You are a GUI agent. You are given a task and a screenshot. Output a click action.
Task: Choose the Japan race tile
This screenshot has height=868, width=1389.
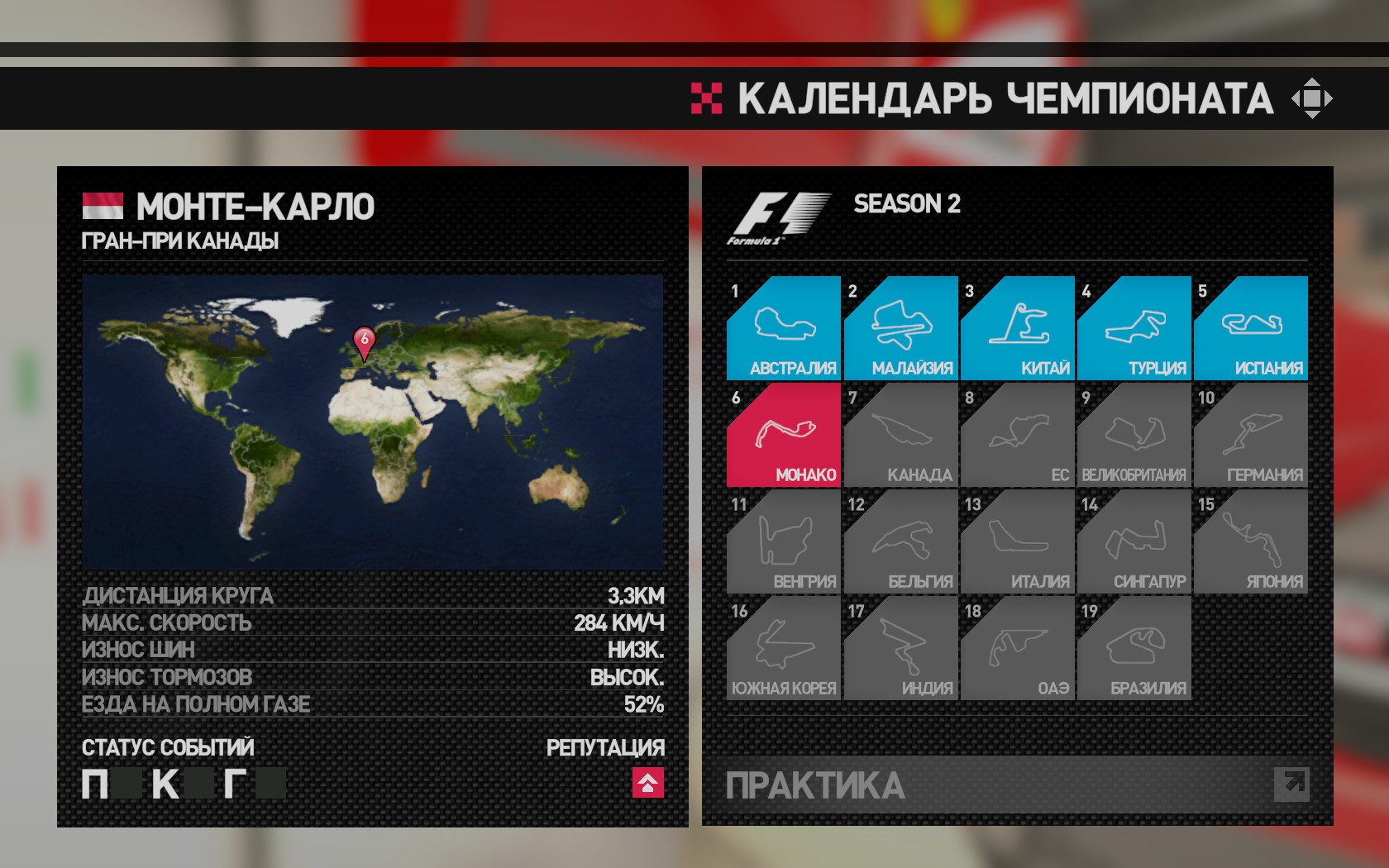point(1250,541)
